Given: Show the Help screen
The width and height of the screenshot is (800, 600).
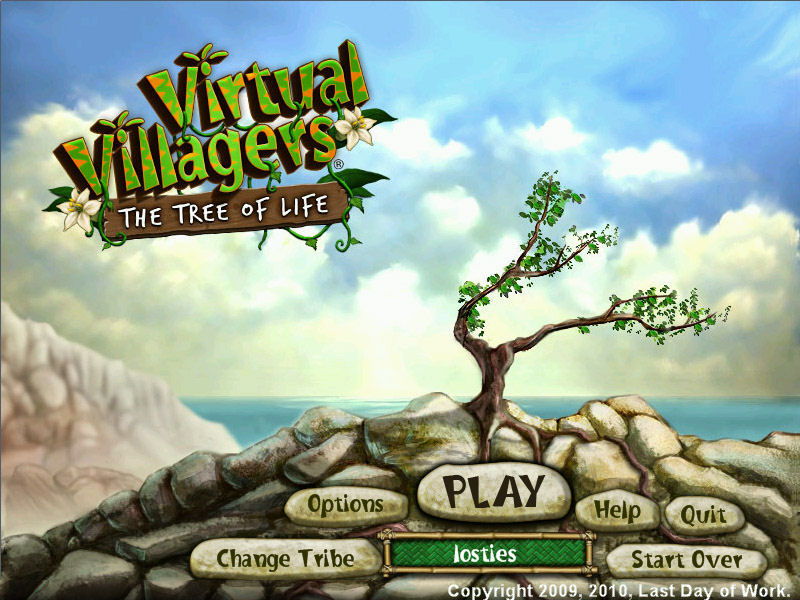Looking at the screenshot, I should point(617,510).
